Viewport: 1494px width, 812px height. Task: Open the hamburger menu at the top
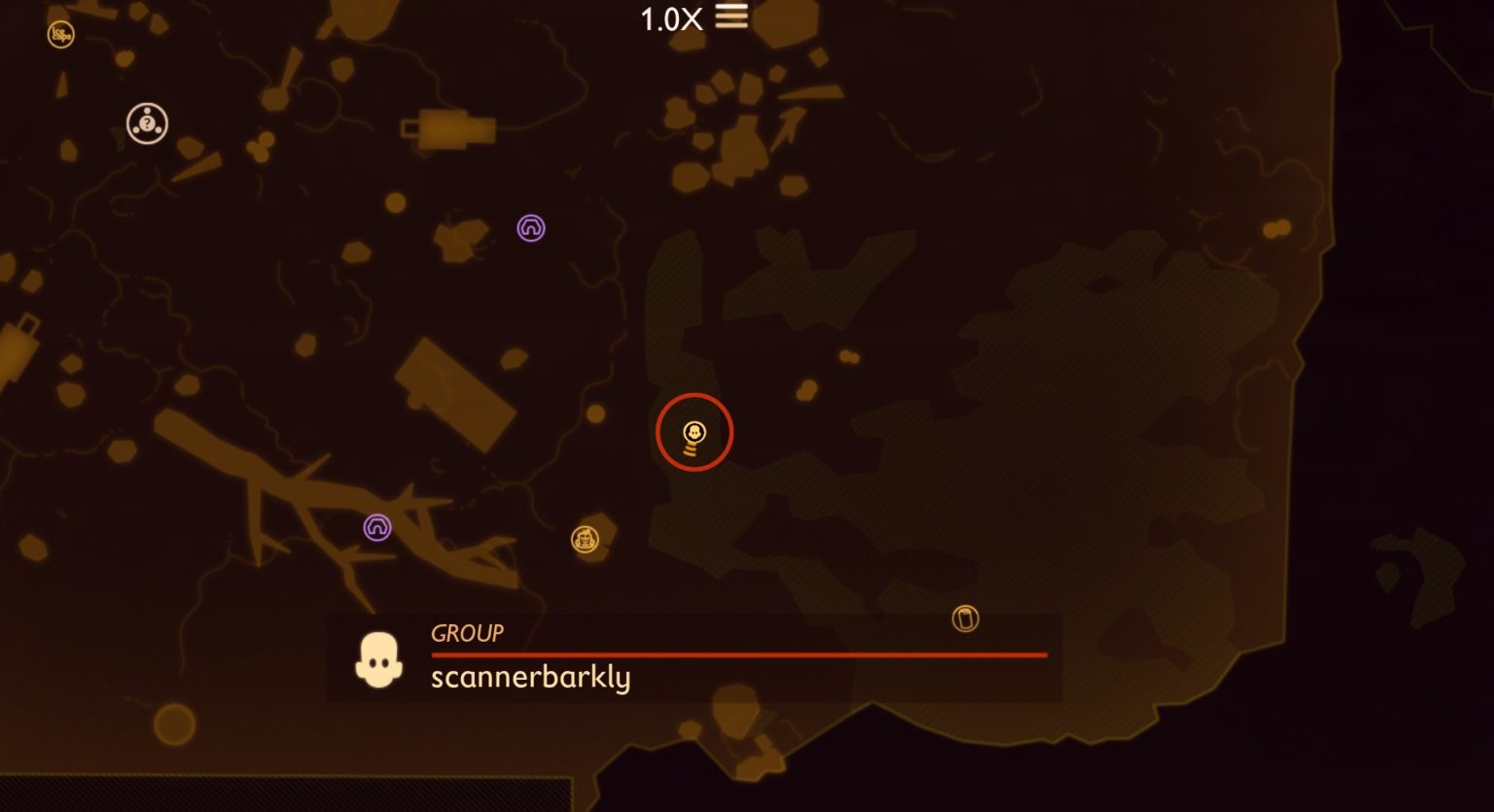pyautogui.click(x=731, y=17)
